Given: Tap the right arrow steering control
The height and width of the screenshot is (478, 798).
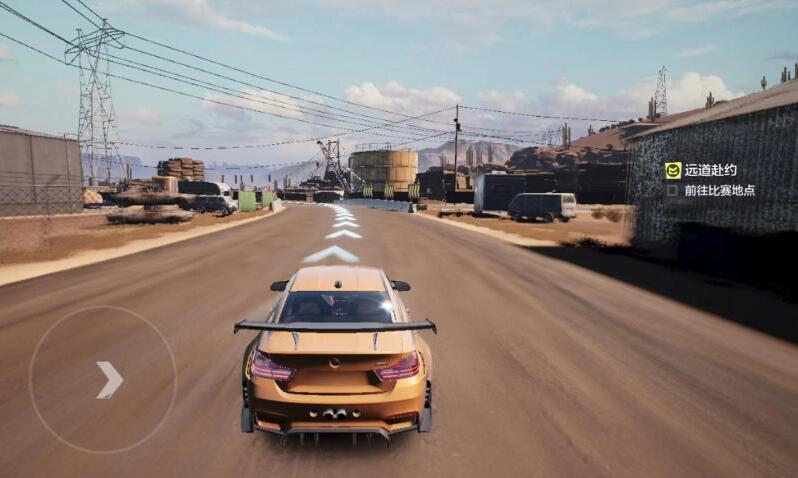Looking at the screenshot, I should [109, 380].
